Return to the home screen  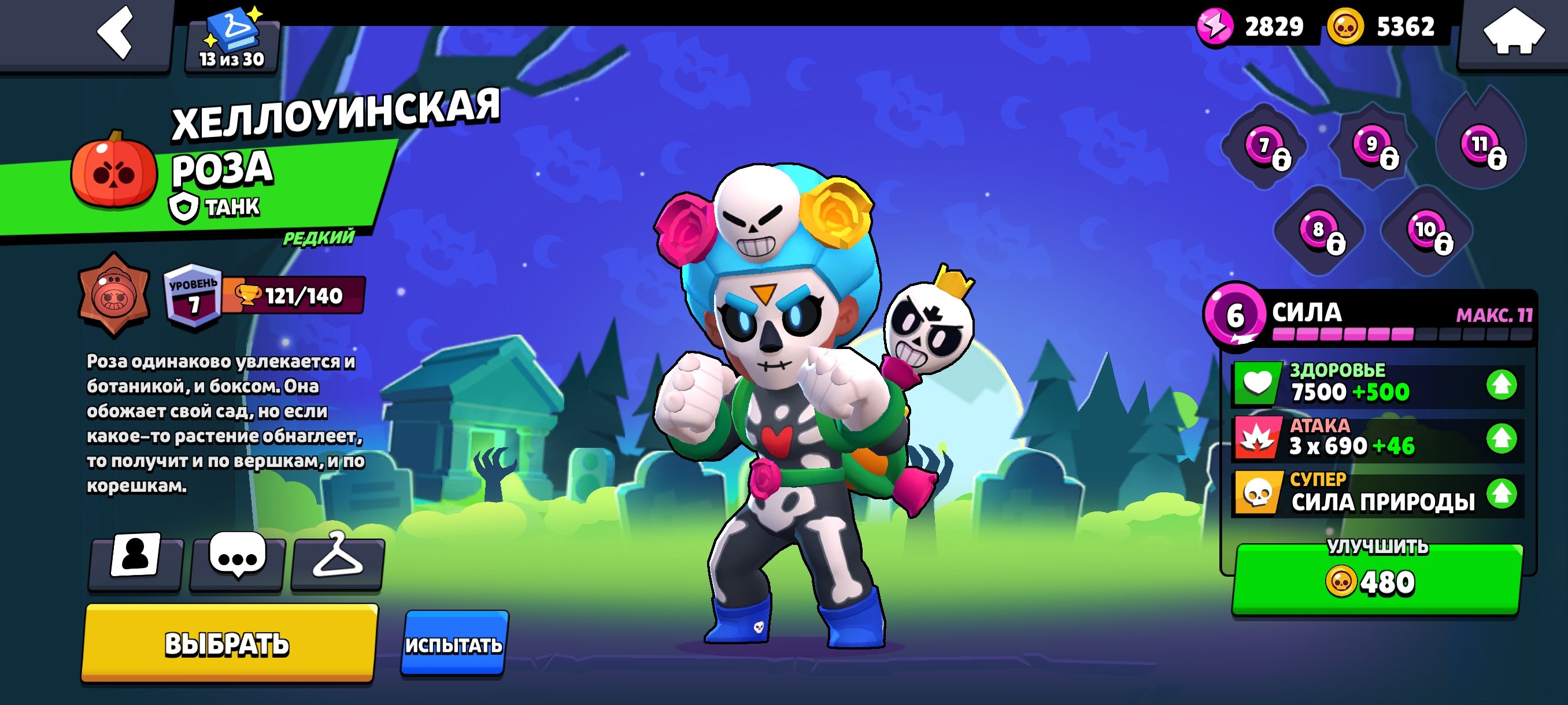pyautogui.click(x=1513, y=34)
